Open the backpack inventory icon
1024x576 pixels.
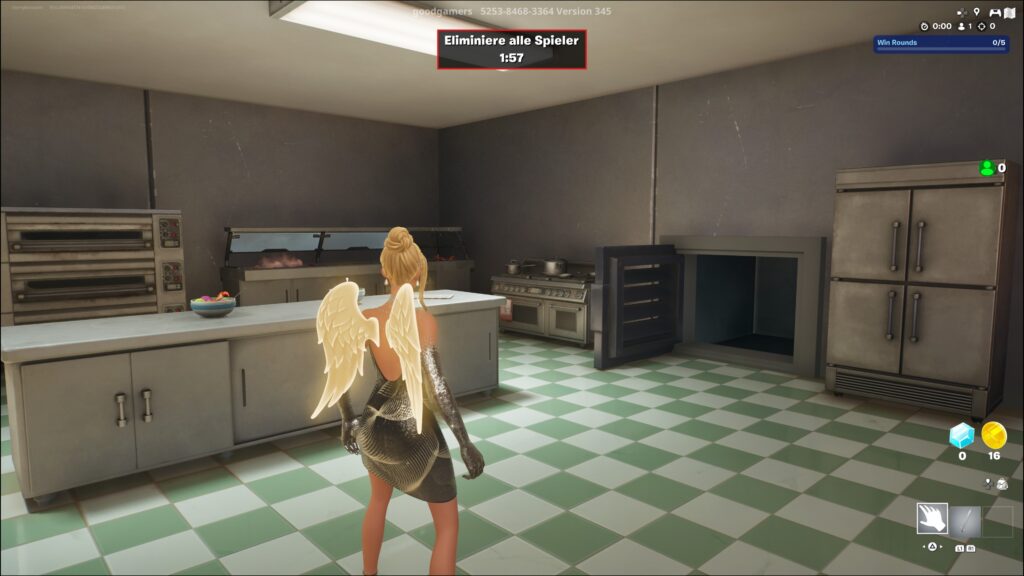(1001, 484)
